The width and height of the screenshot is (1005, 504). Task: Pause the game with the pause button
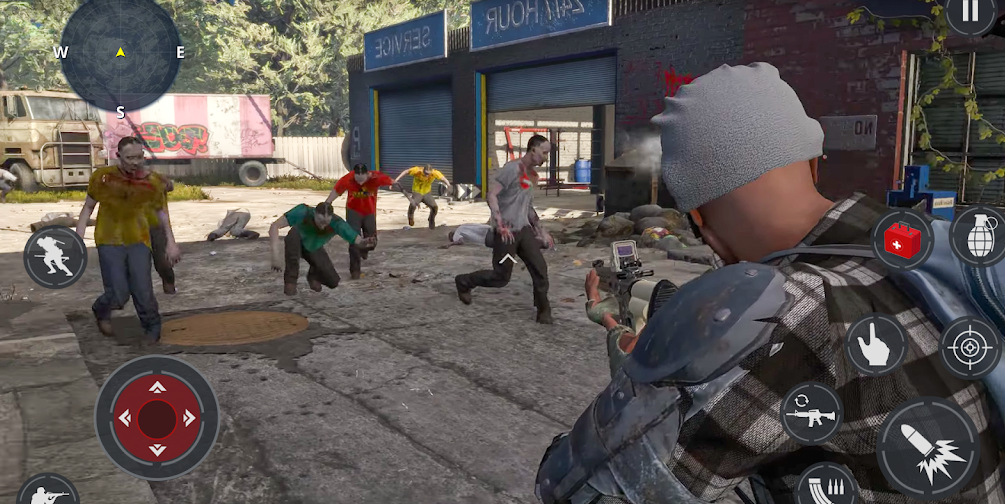coord(969,12)
